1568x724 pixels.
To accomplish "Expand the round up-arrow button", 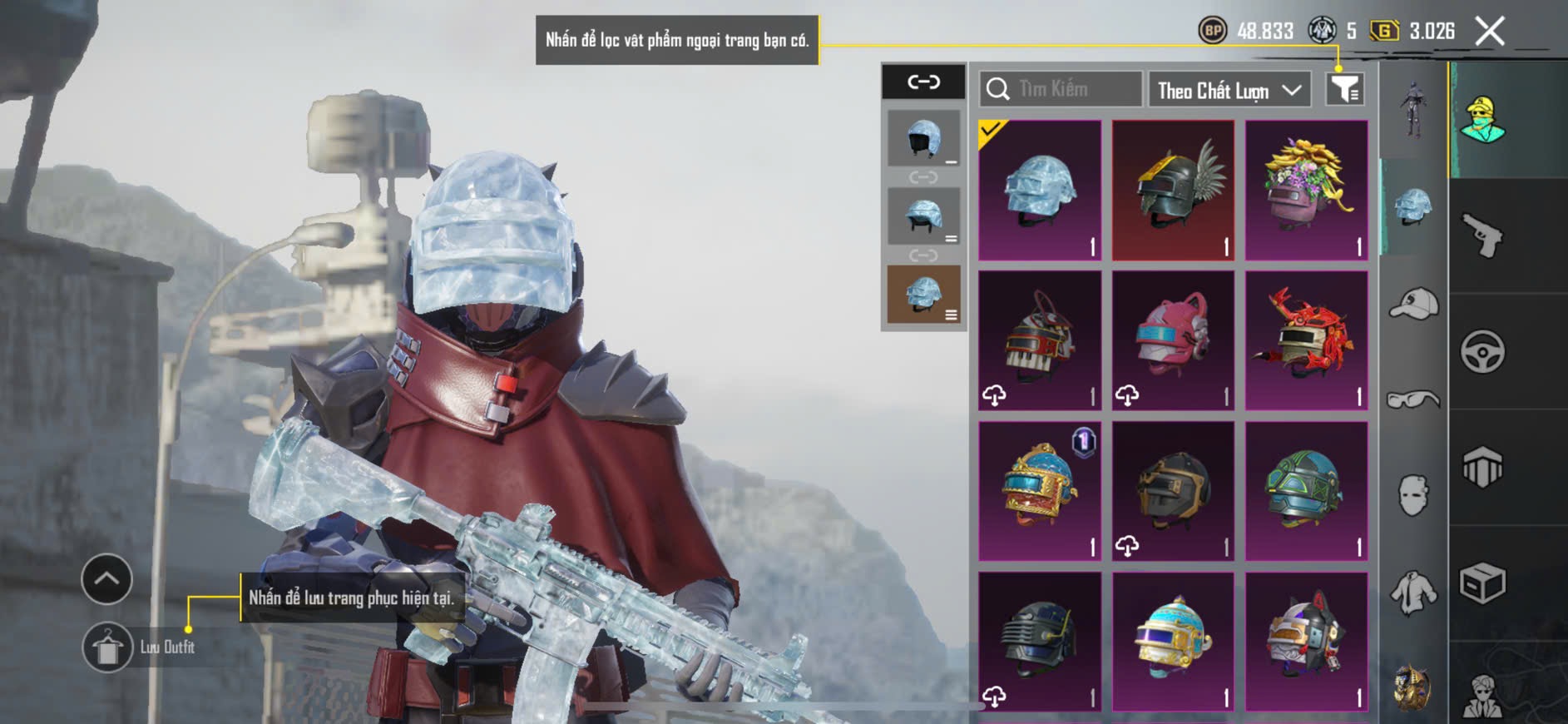I will coord(106,579).
